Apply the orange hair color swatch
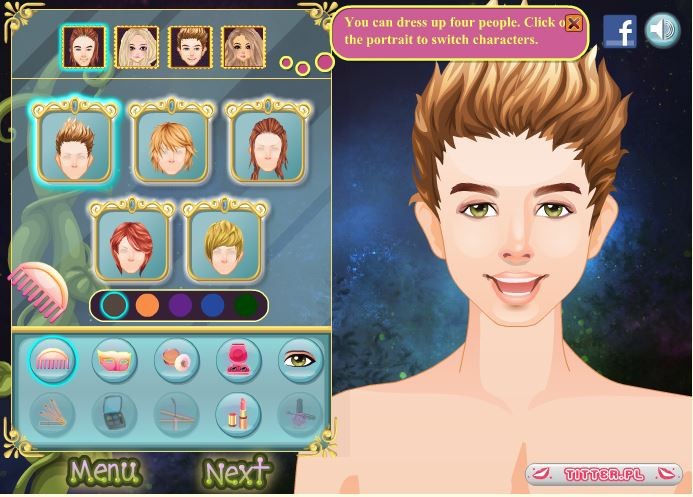This screenshot has height=497, width=693. tap(147, 305)
